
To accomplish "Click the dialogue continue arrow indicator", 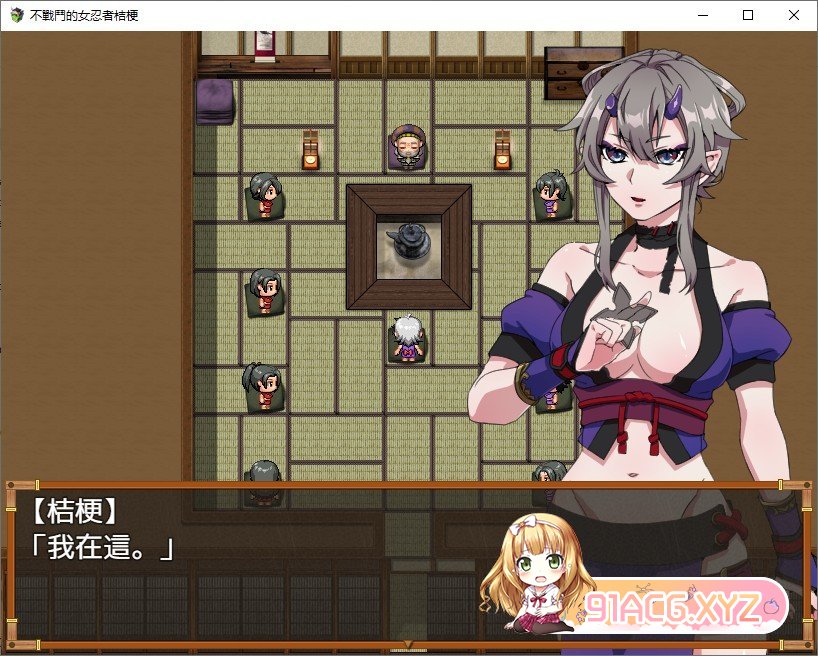I will [x=406, y=643].
